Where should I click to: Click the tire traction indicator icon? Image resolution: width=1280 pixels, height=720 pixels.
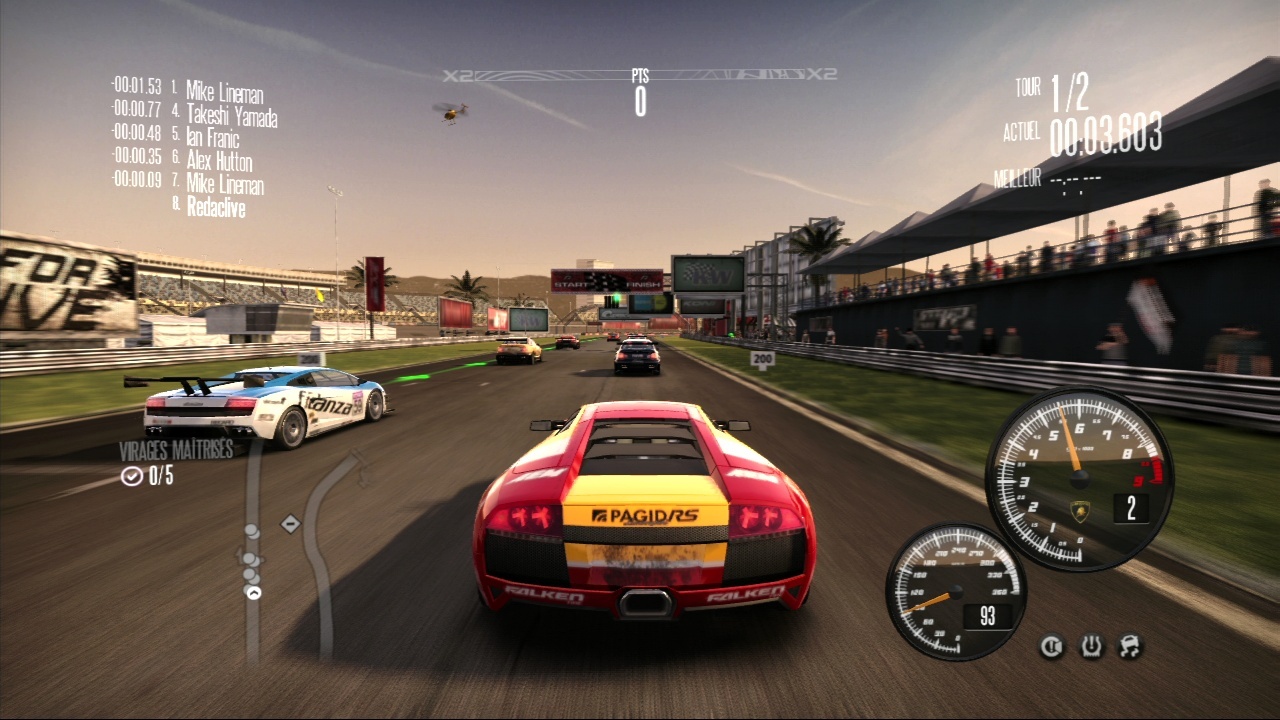1091,647
